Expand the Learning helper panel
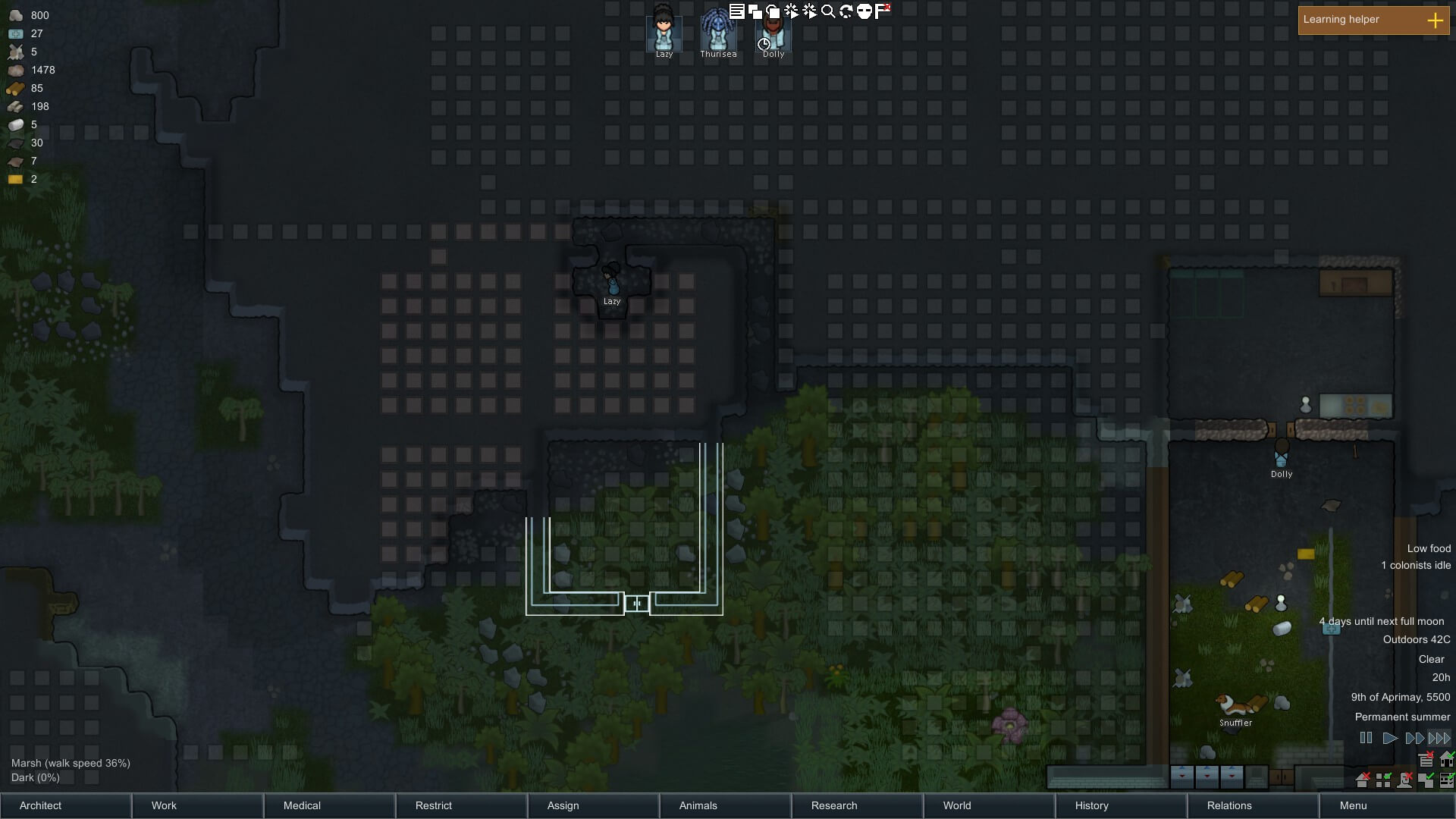The width and height of the screenshot is (1456, 819). [1435, 20]
